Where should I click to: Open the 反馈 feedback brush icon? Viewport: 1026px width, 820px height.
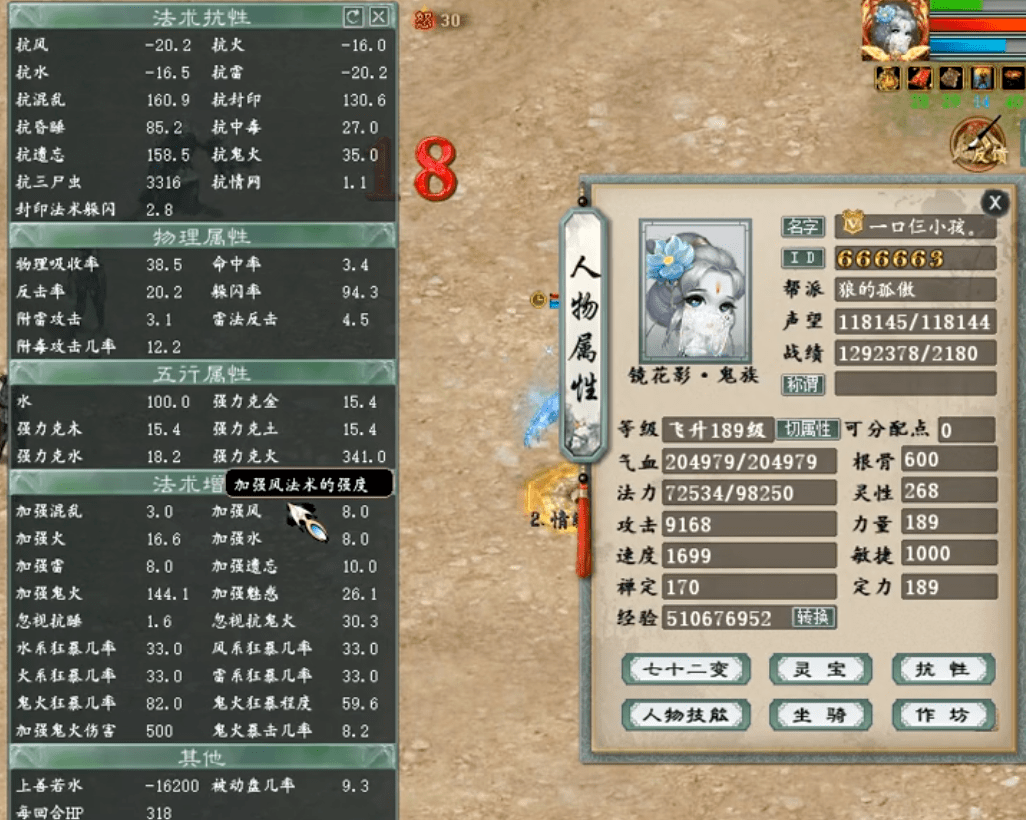pyautogui.click(x=978, y=140)
